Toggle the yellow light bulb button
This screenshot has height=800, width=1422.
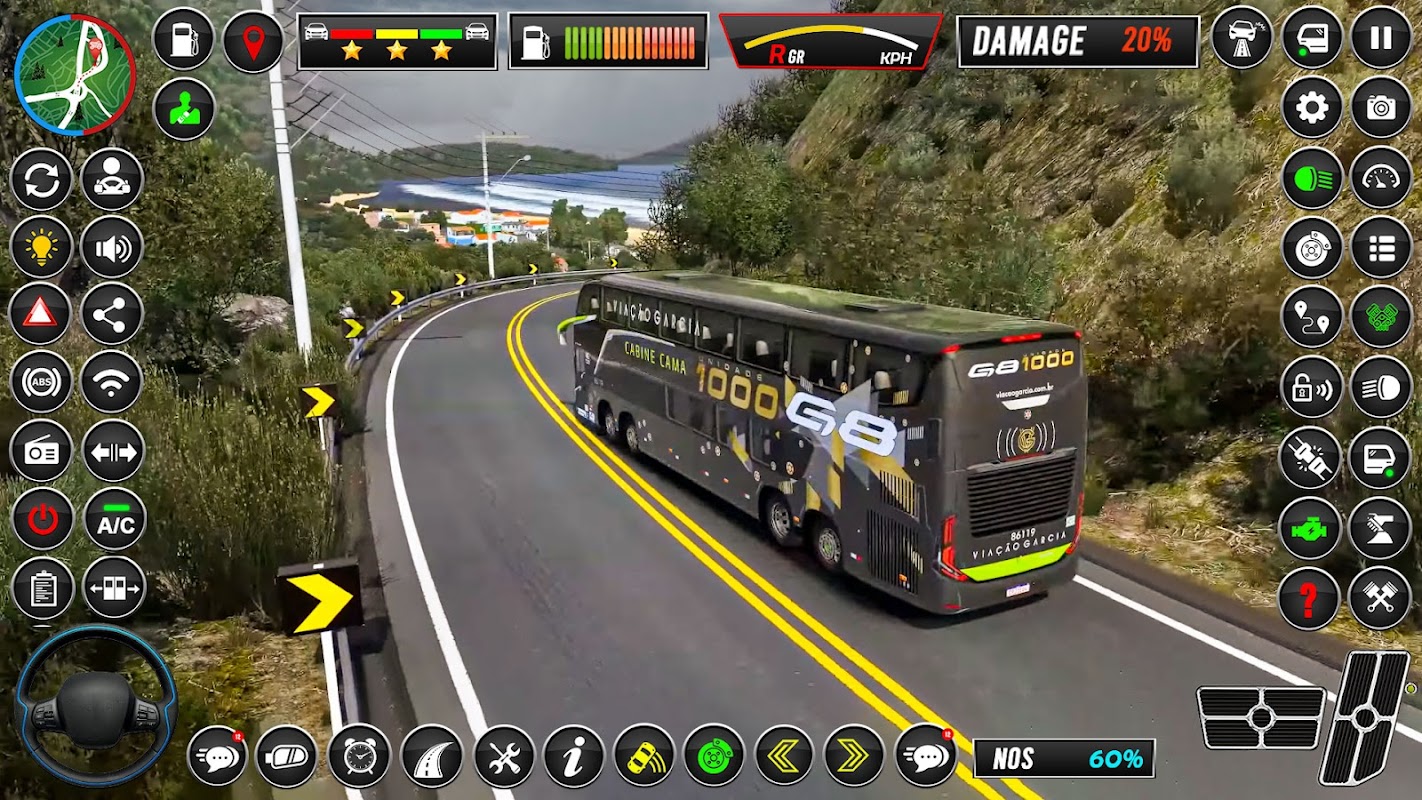[x=41, y=246]
